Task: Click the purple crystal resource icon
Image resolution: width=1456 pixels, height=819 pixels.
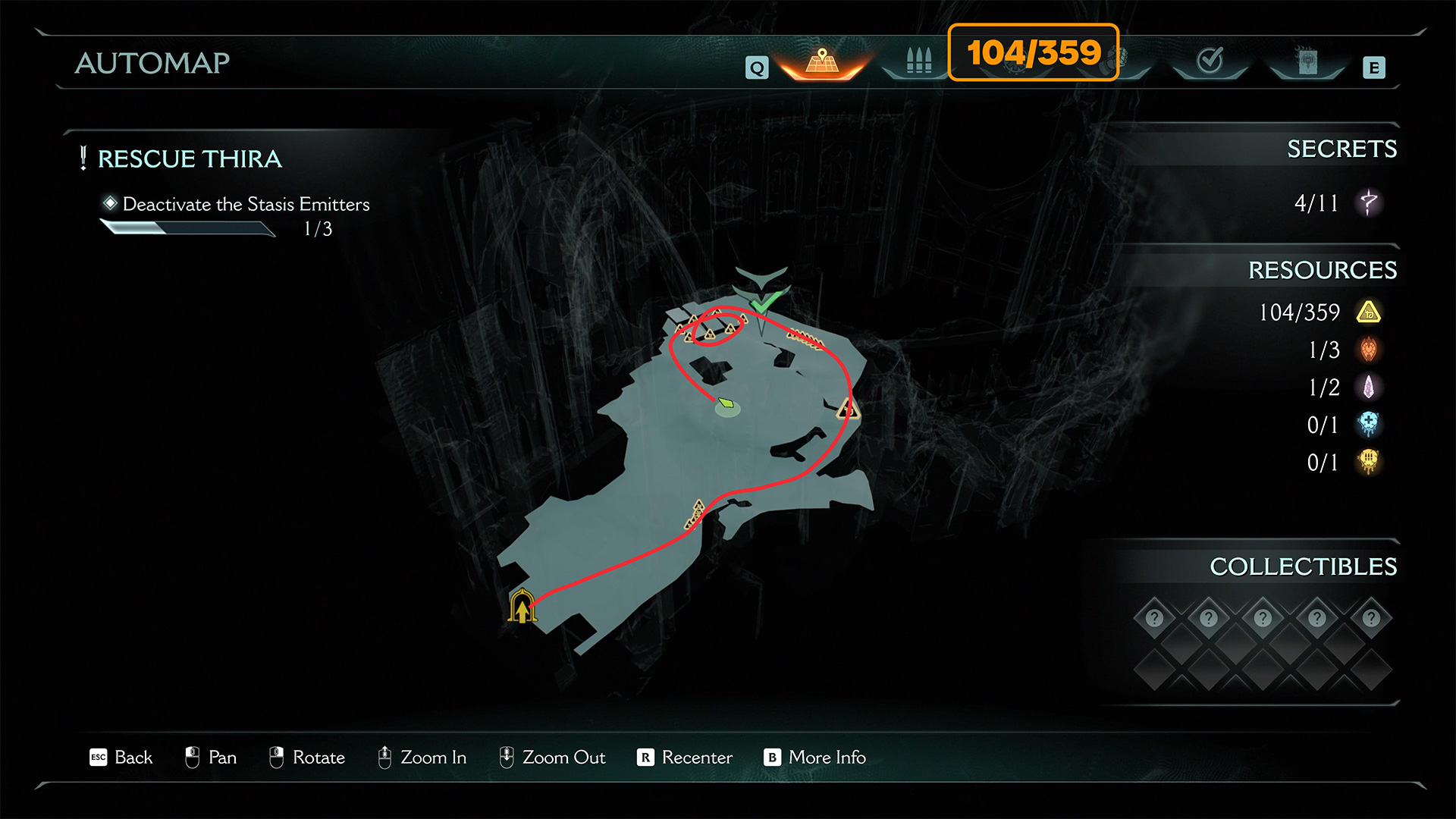Action: coord(1369,388)
